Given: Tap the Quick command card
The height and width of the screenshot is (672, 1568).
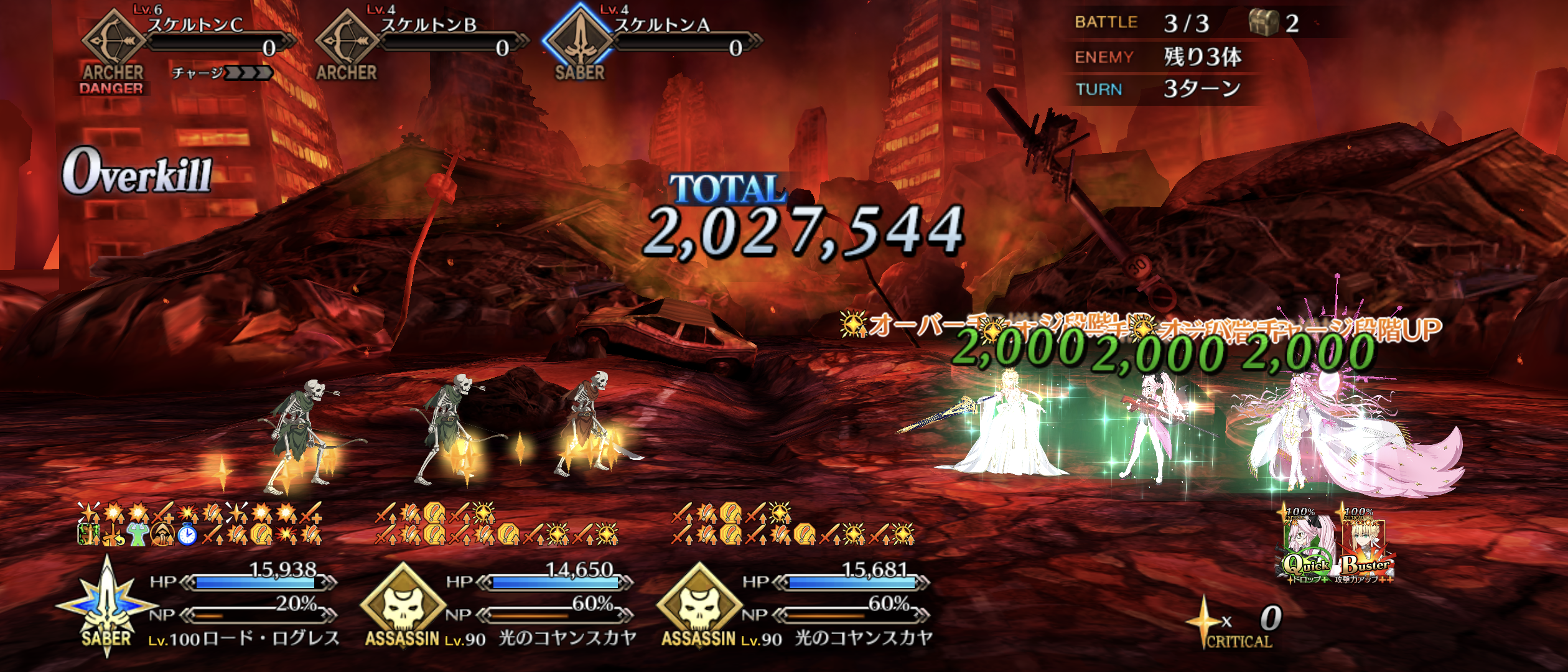Looking at the screenshot, I should pos(1308,548).
